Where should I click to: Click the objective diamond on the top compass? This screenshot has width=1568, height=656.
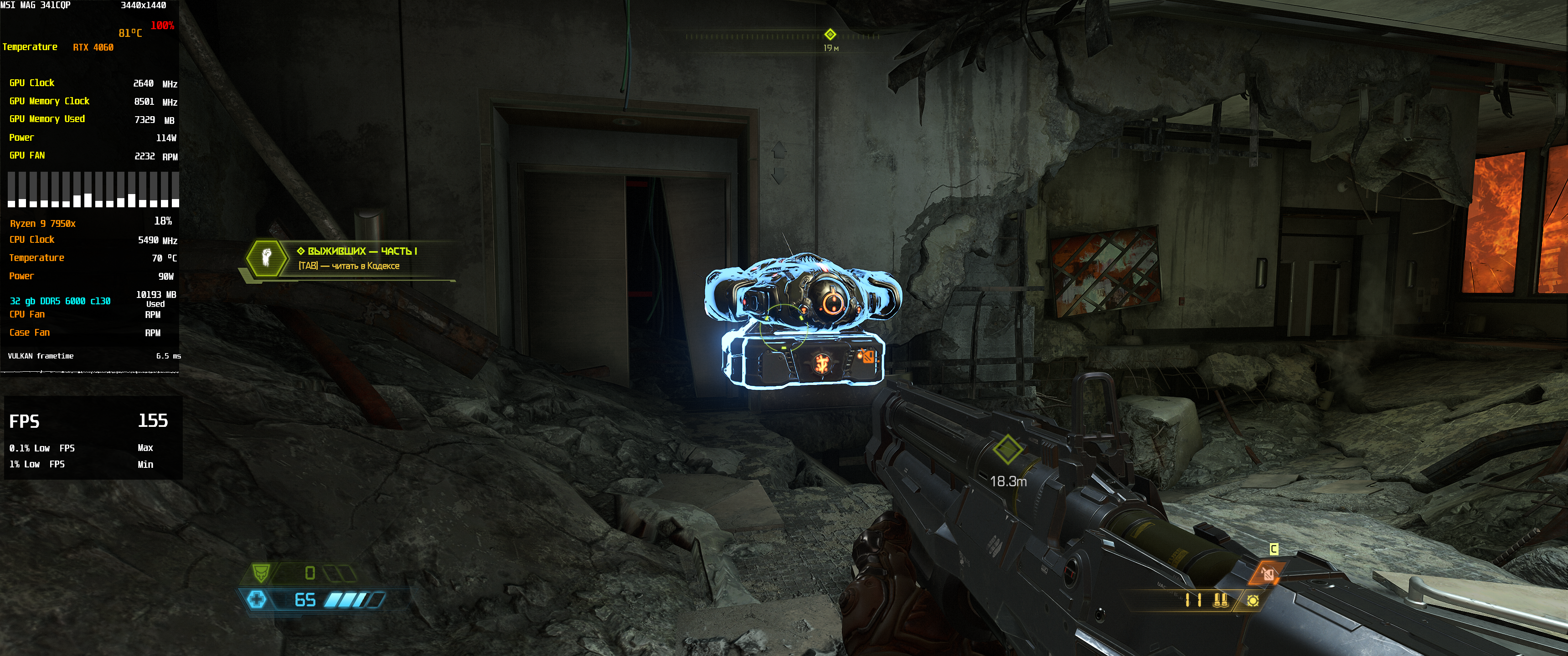click(830, 34)
